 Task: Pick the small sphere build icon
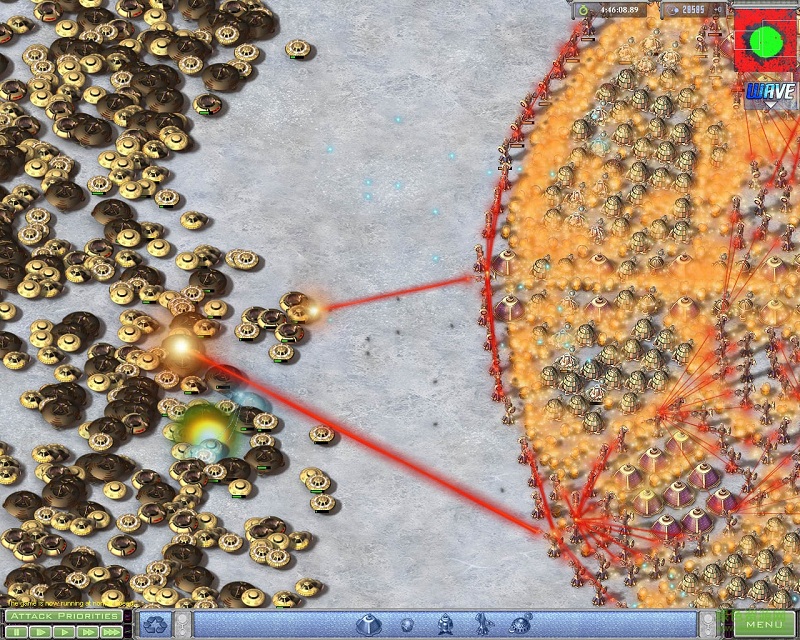pyautogui.click(x=407, y=626)
